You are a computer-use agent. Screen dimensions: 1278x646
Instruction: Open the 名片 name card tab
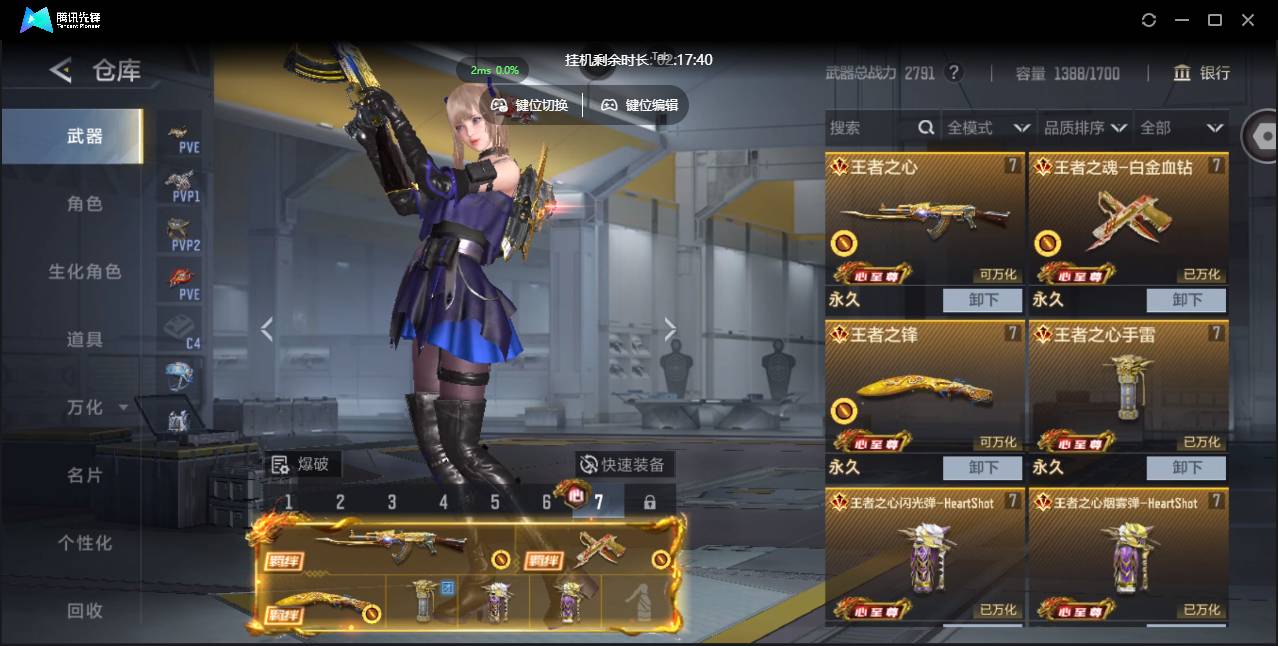click(x=85, y=475)
